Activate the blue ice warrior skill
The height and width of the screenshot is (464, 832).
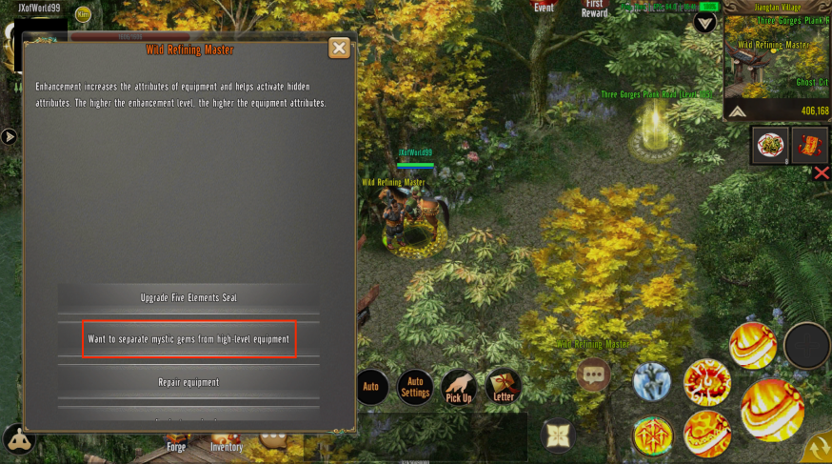click(652, 382)
